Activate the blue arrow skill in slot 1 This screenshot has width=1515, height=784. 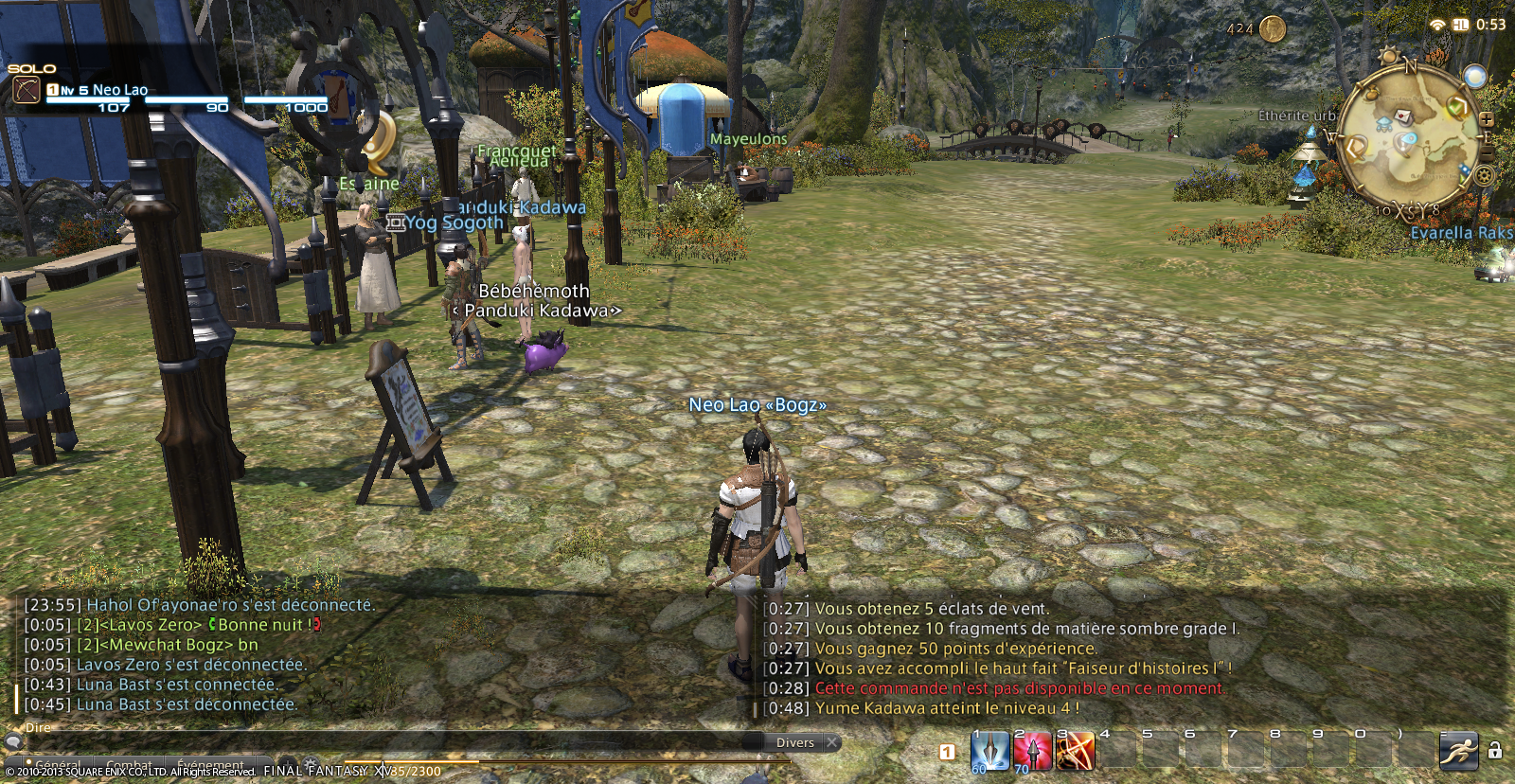pyautogui.click(x=989, y=752)
